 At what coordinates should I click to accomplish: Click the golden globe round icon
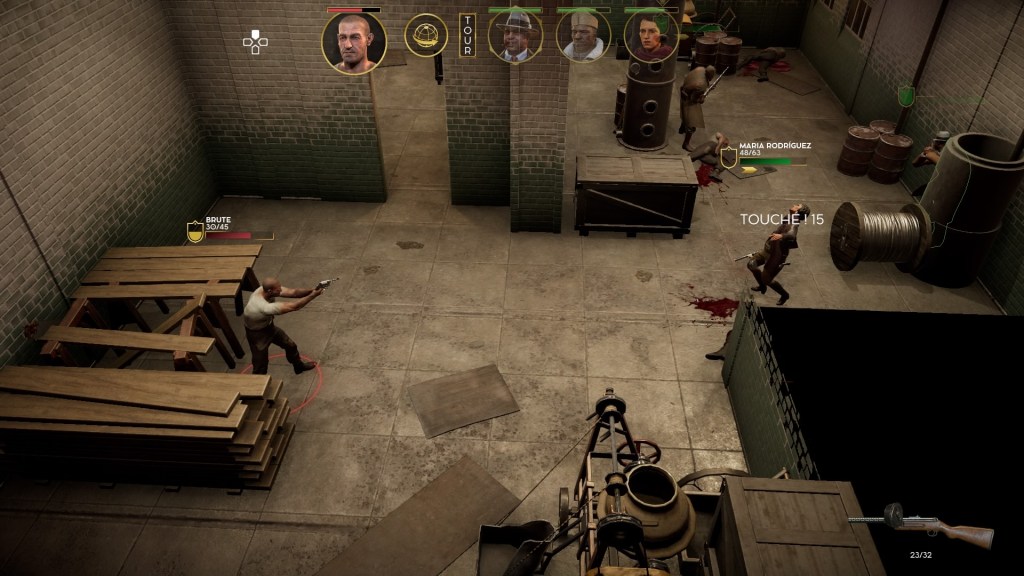[425, 36]
